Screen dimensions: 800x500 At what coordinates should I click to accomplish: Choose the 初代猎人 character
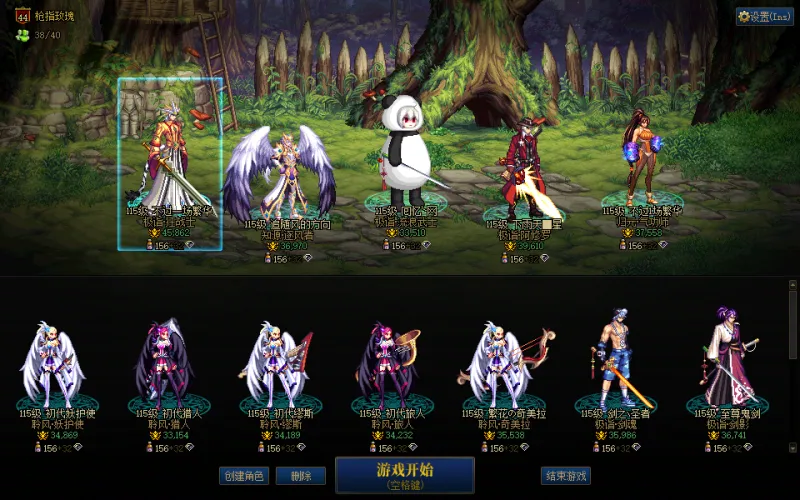point(165,365)
